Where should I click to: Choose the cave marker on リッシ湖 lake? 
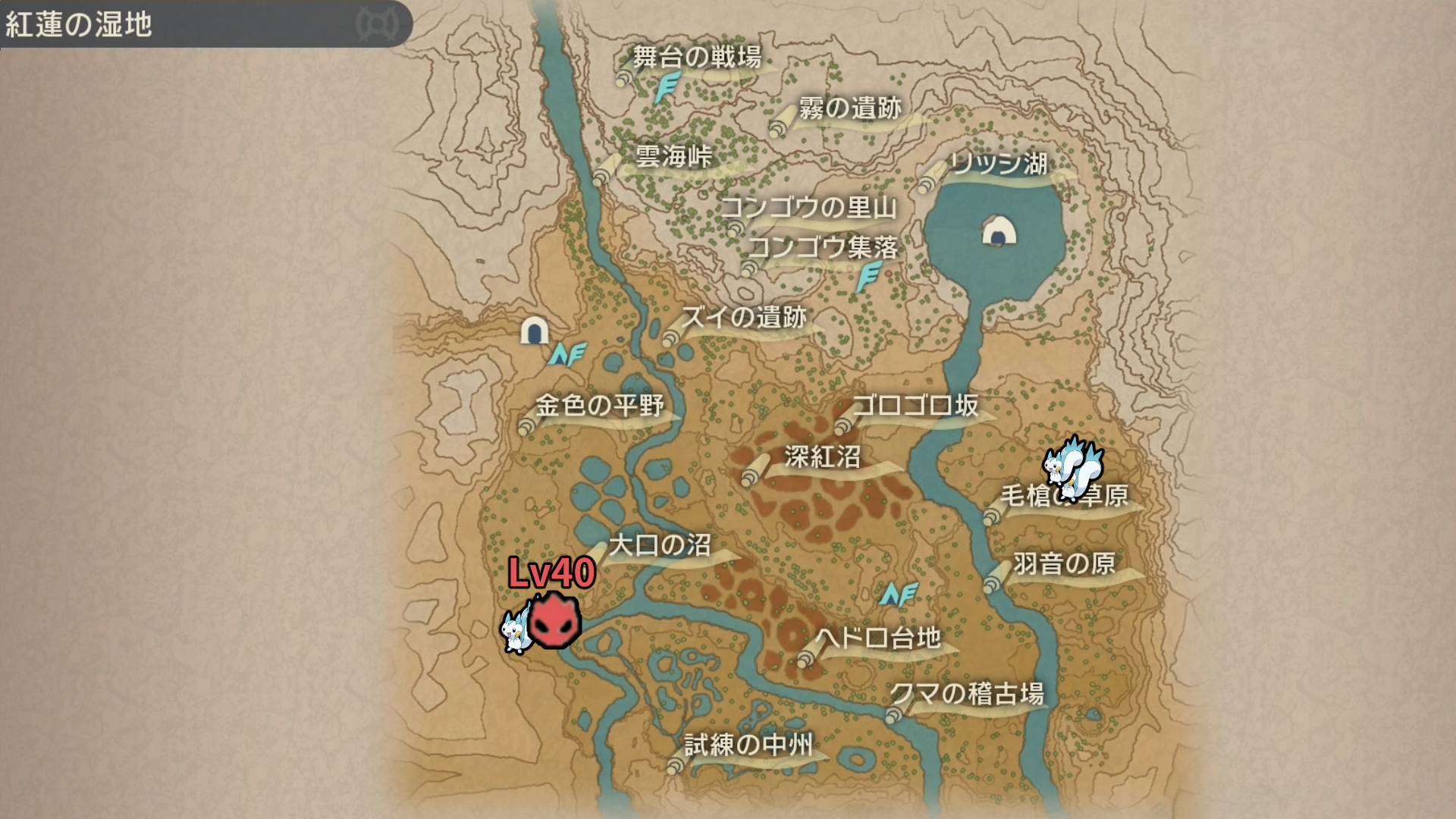[x=999, y=231]
